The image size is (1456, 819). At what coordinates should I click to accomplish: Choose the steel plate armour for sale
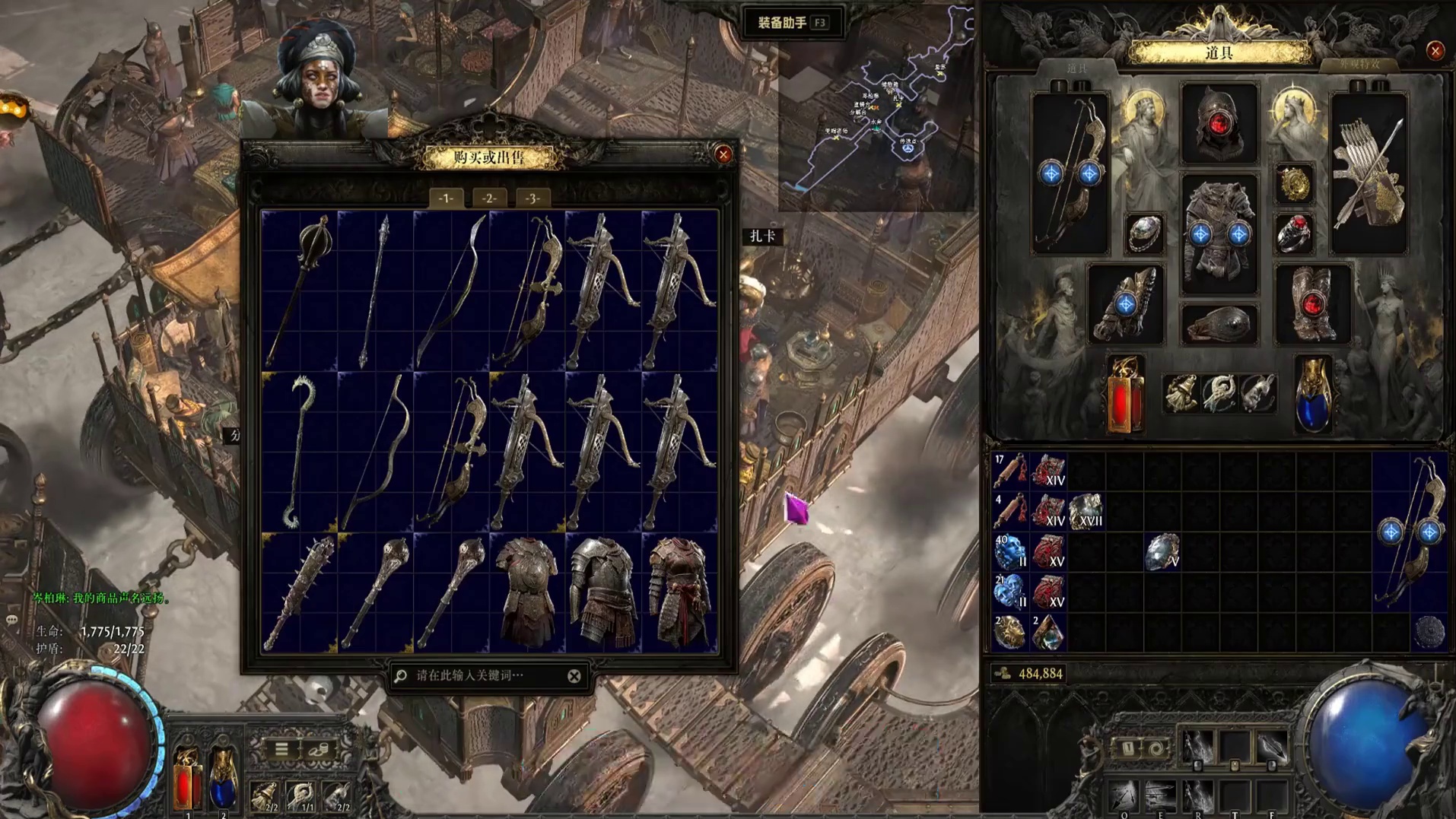603,593
